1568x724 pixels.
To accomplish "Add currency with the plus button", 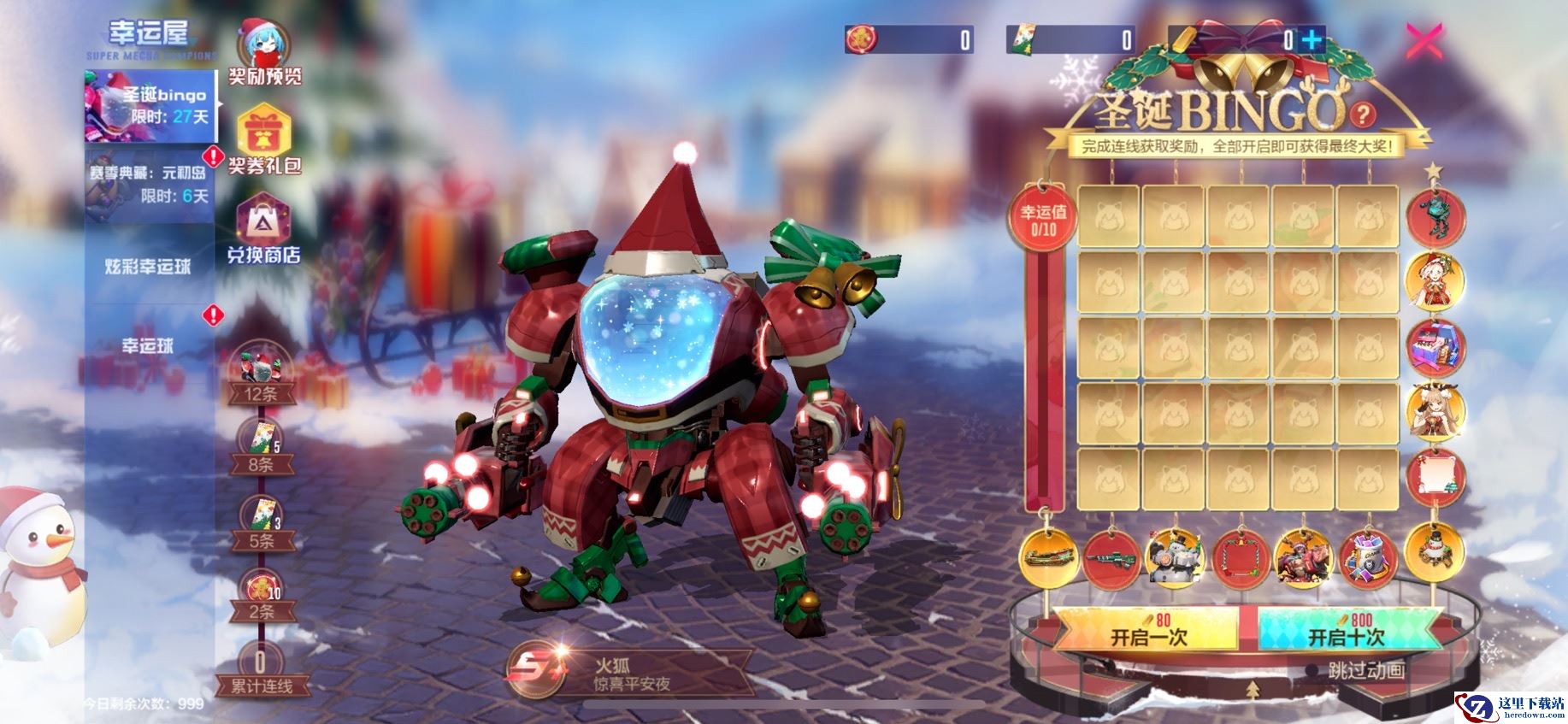I will 1311,39.
